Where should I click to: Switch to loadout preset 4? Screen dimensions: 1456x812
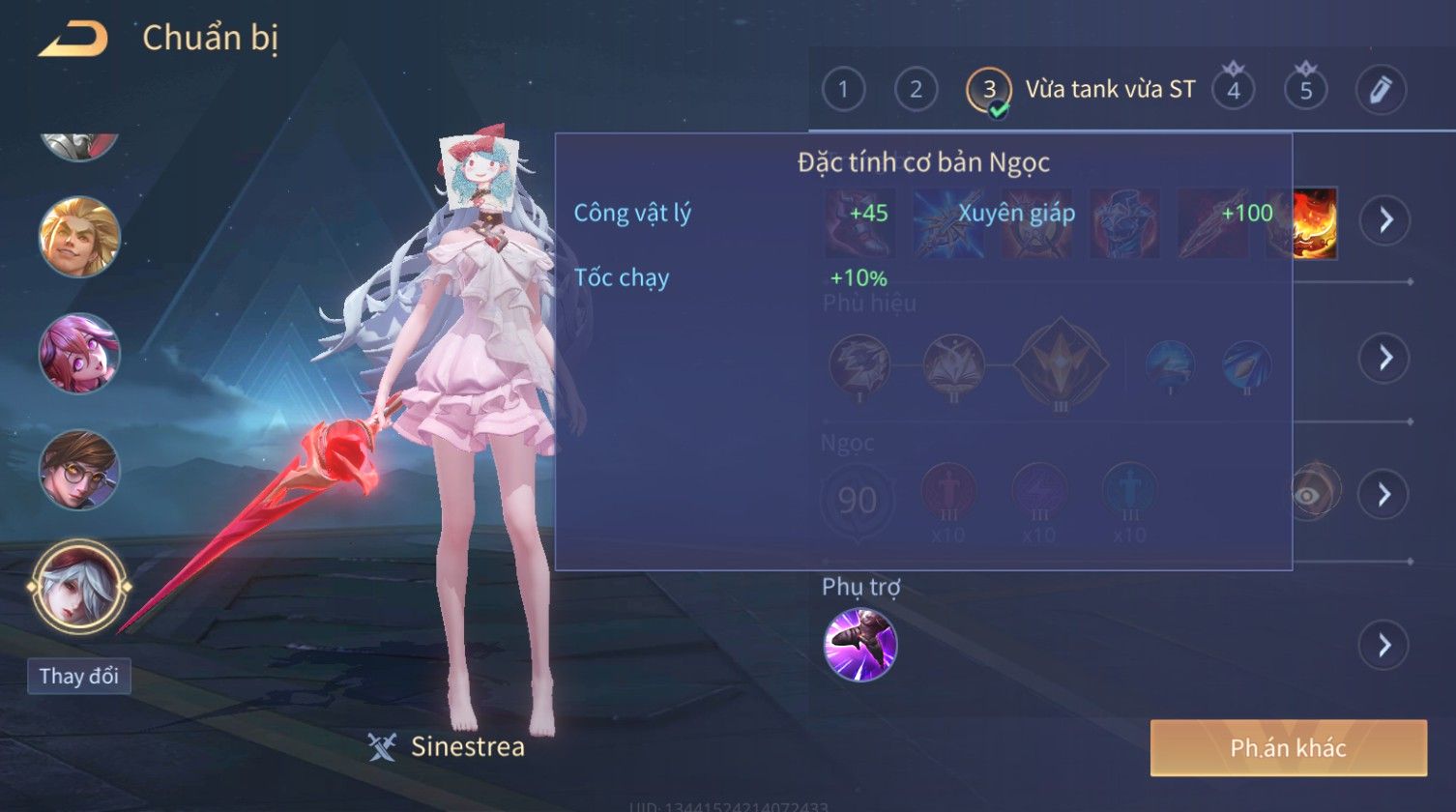click(1233, 90)
